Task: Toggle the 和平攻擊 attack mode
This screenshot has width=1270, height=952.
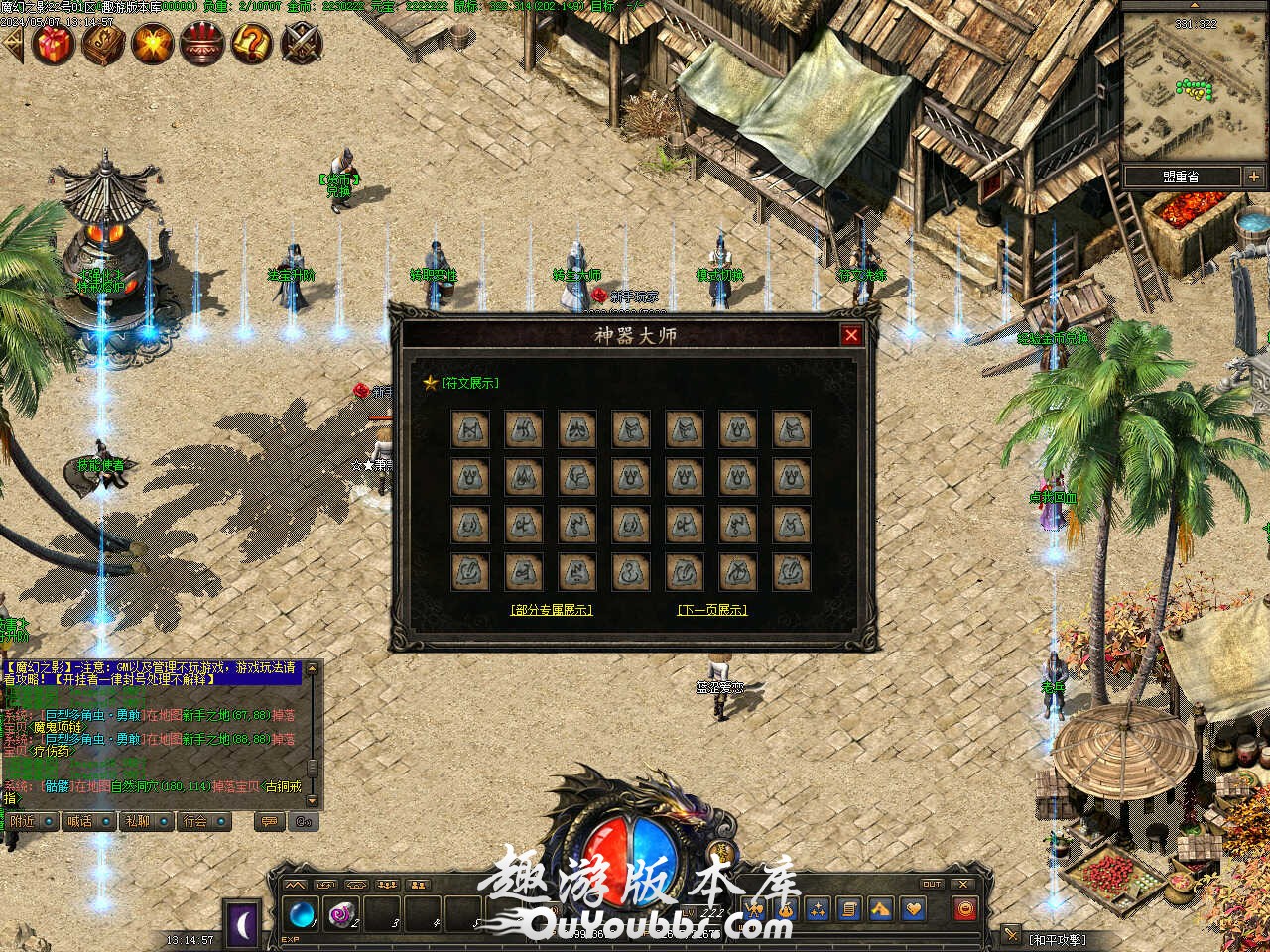Action: point(1057,939)
